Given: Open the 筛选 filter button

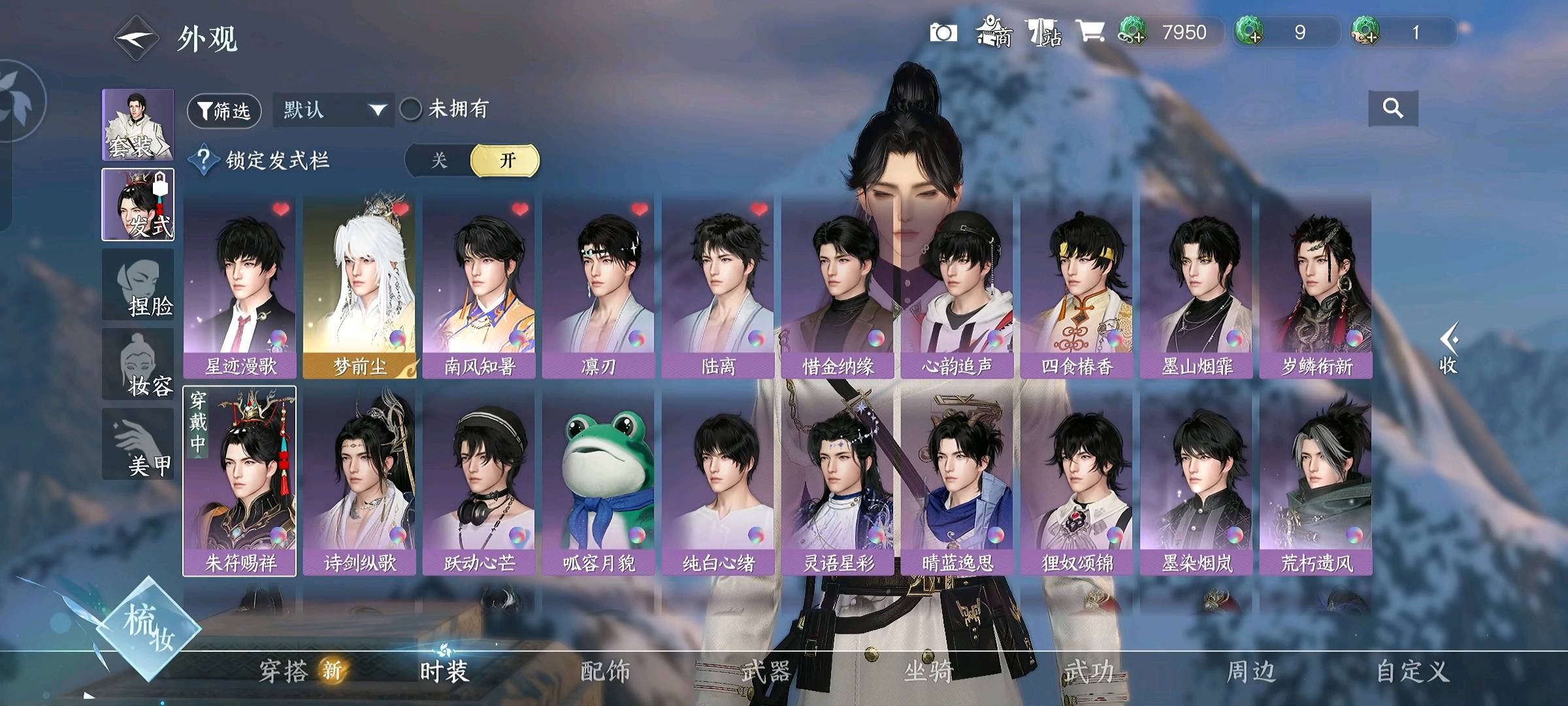Looking at the screenshot, I should point(224,110).
